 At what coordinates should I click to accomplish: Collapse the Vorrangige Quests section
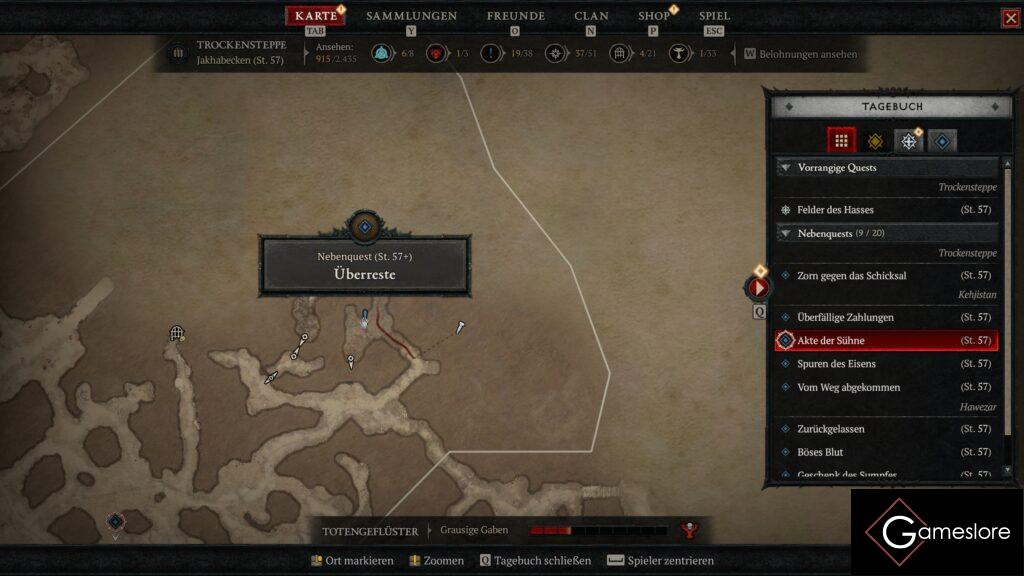tap(786, 168)
